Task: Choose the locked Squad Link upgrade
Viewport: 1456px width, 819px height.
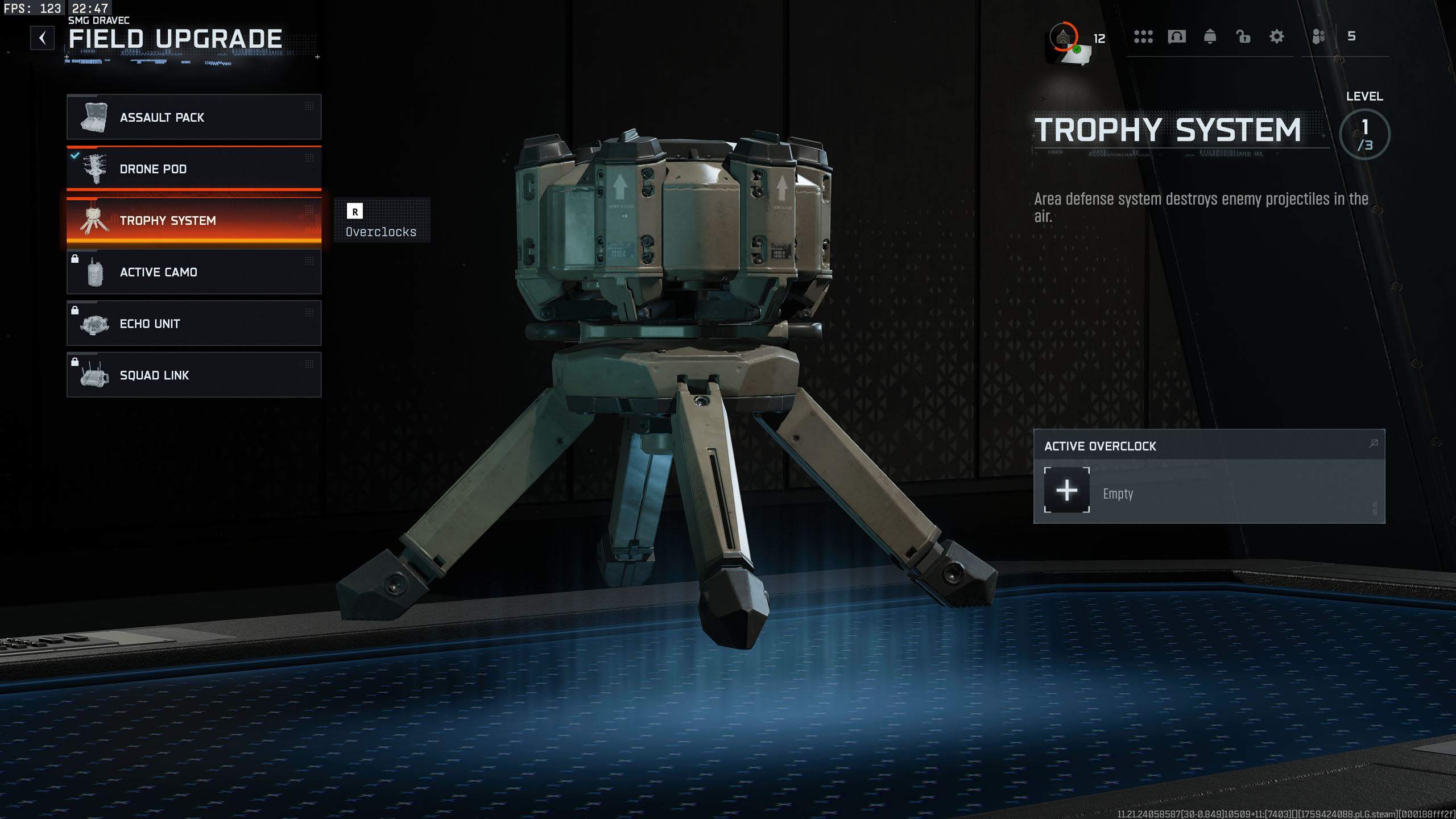Action: point(194,375)
